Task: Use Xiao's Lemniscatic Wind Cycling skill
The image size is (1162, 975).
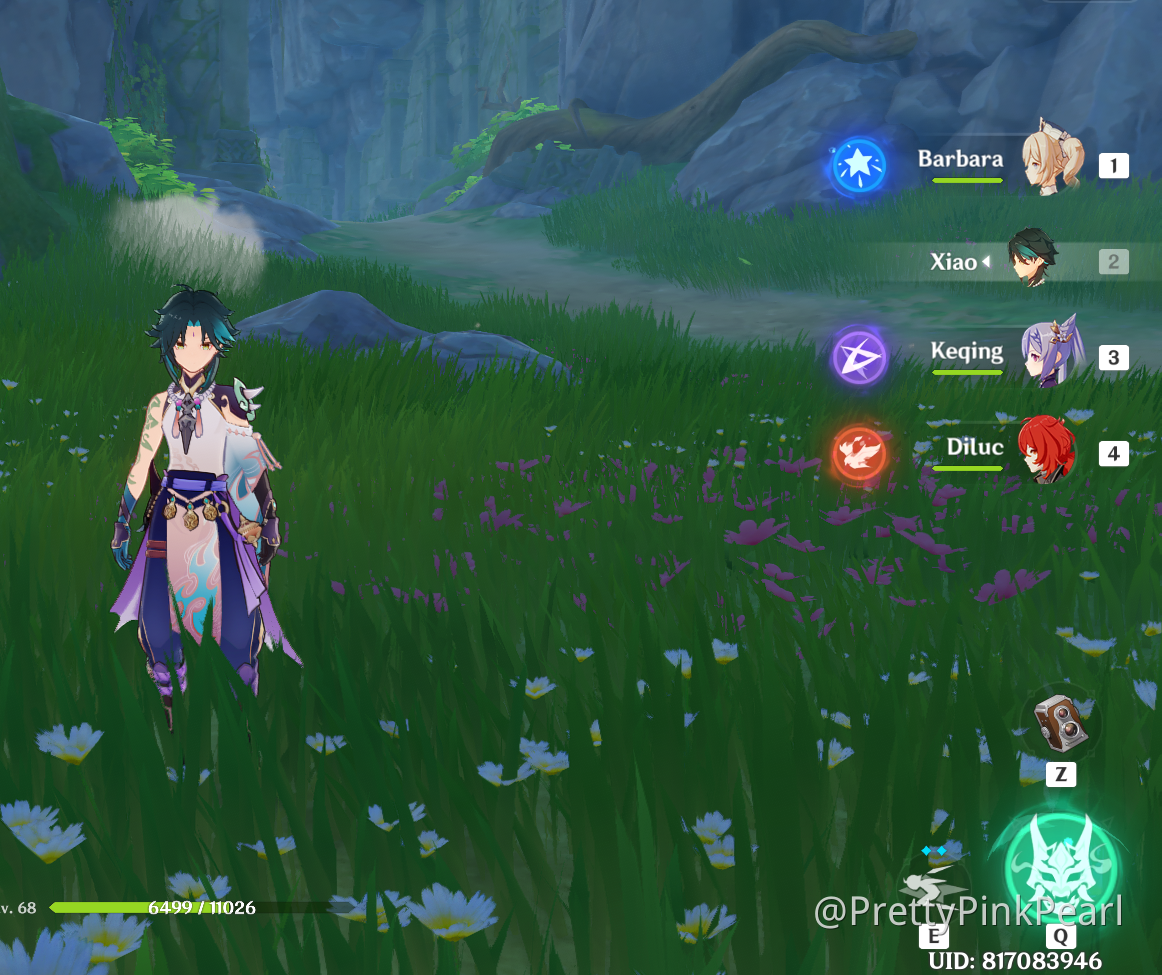Action: (933, 889)
